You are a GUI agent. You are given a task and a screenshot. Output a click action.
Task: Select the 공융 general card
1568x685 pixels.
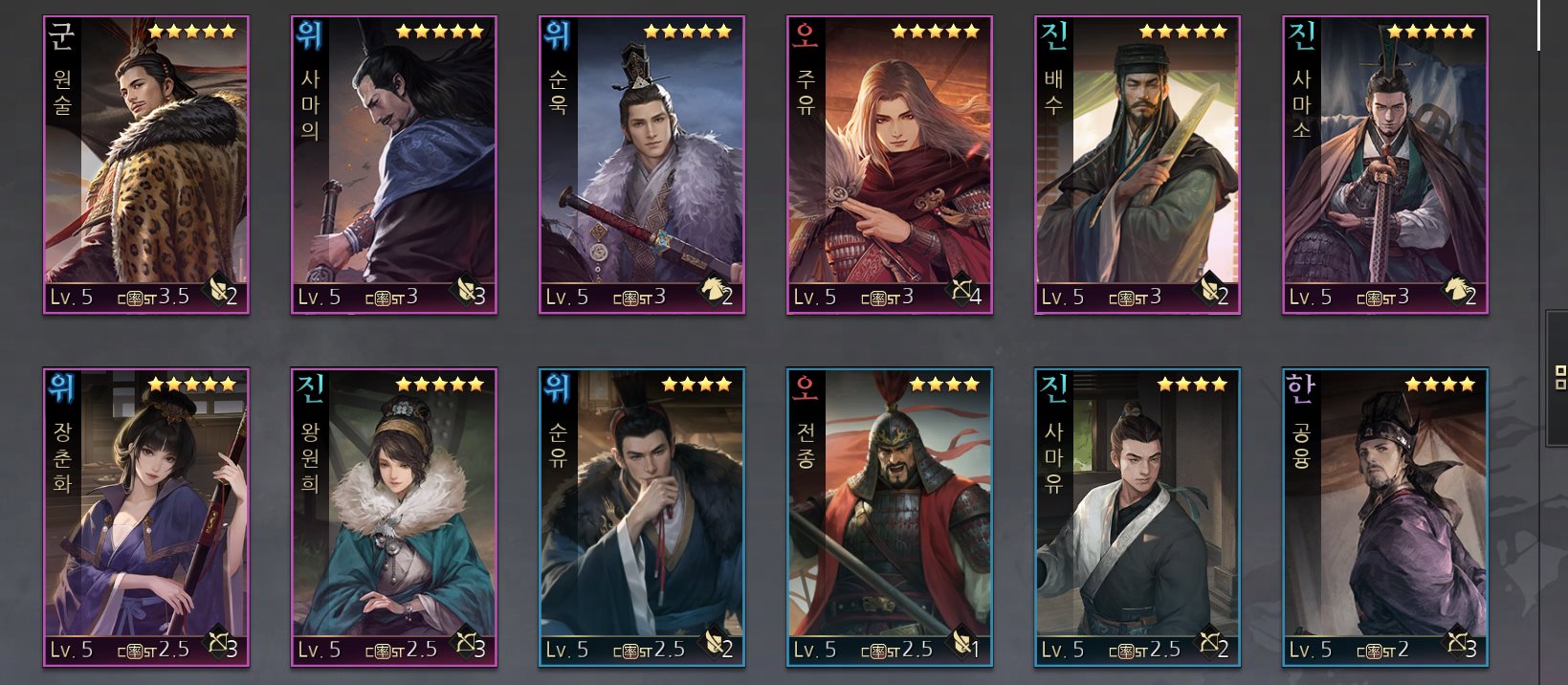pyautogui.click(x=1384, y=517)
